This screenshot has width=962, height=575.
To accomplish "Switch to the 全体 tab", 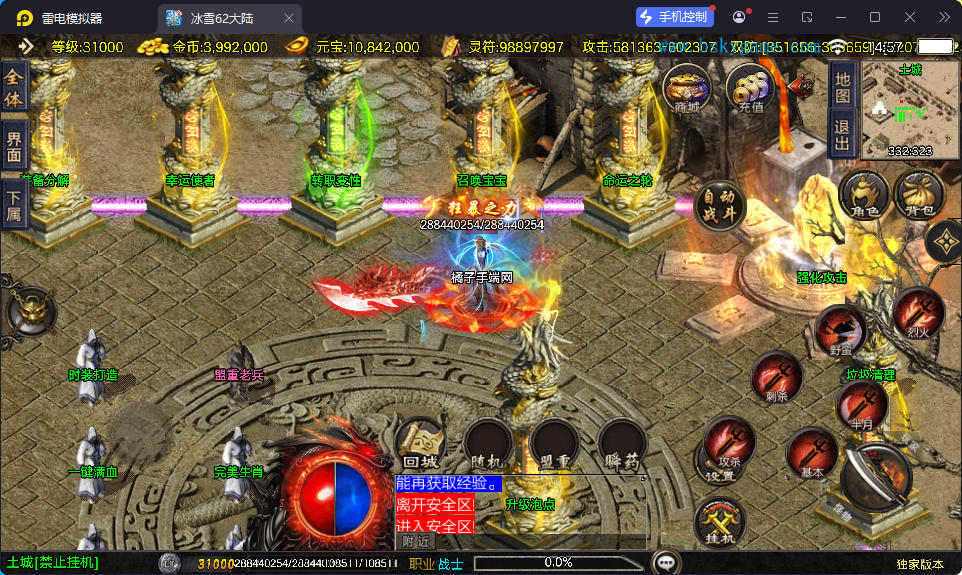I will click(13, 87).
